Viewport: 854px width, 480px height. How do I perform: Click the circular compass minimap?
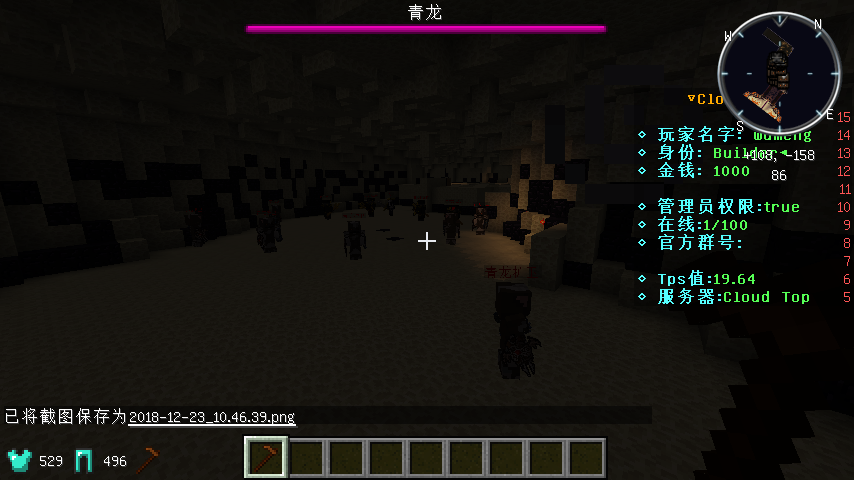tap(778, 72)
